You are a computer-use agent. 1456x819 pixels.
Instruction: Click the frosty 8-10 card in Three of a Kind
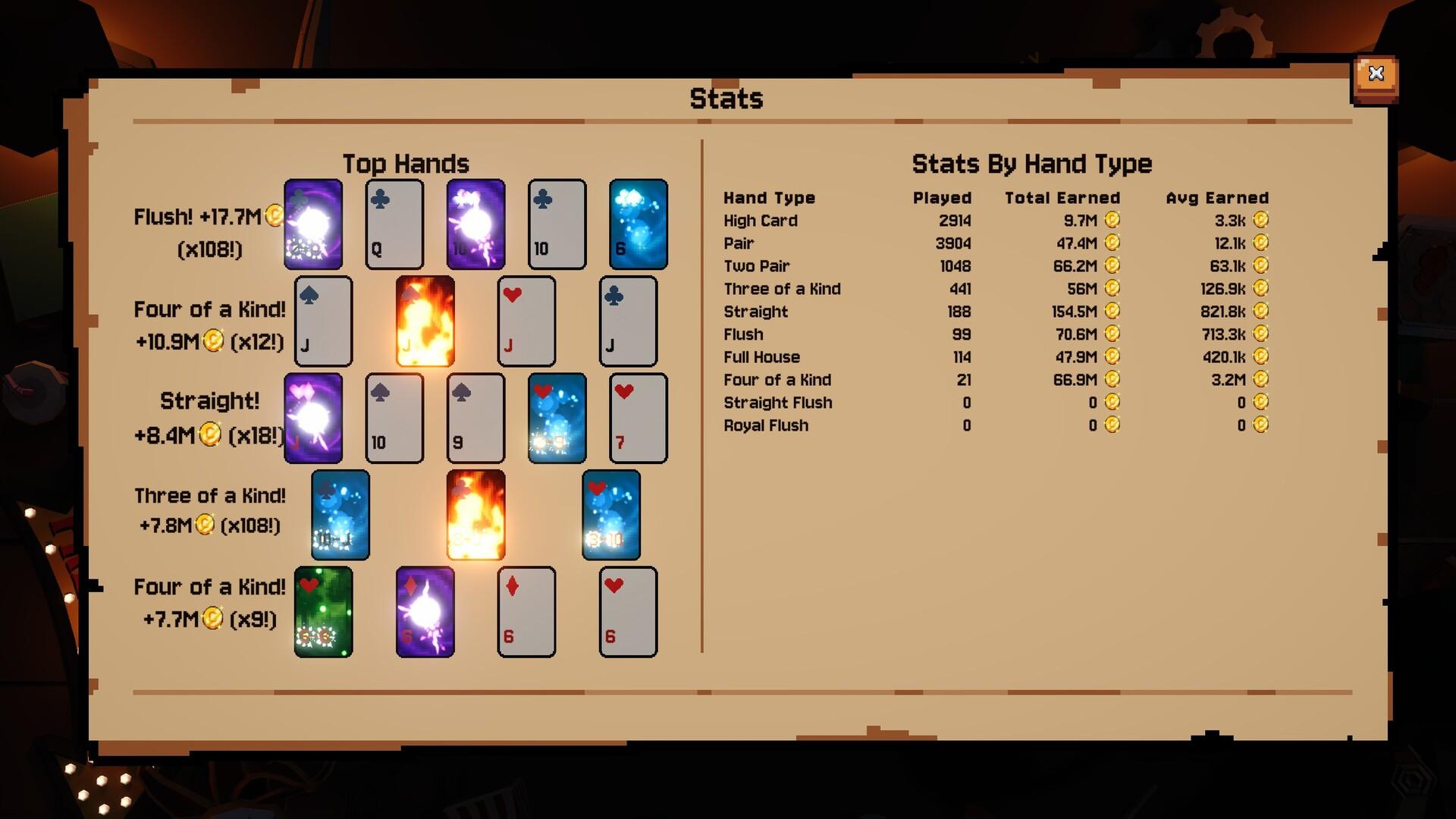point(610,515)
